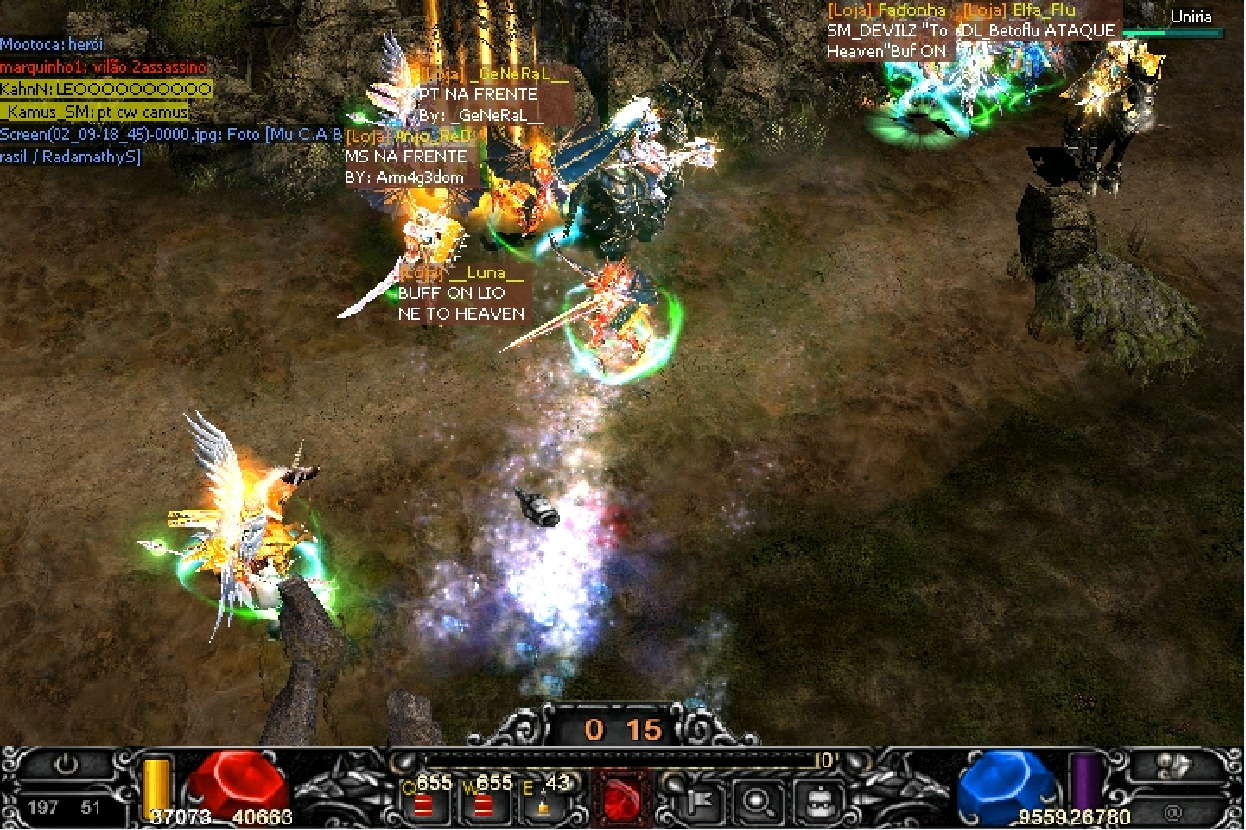Click the magnifying glass button

[756, 801]
